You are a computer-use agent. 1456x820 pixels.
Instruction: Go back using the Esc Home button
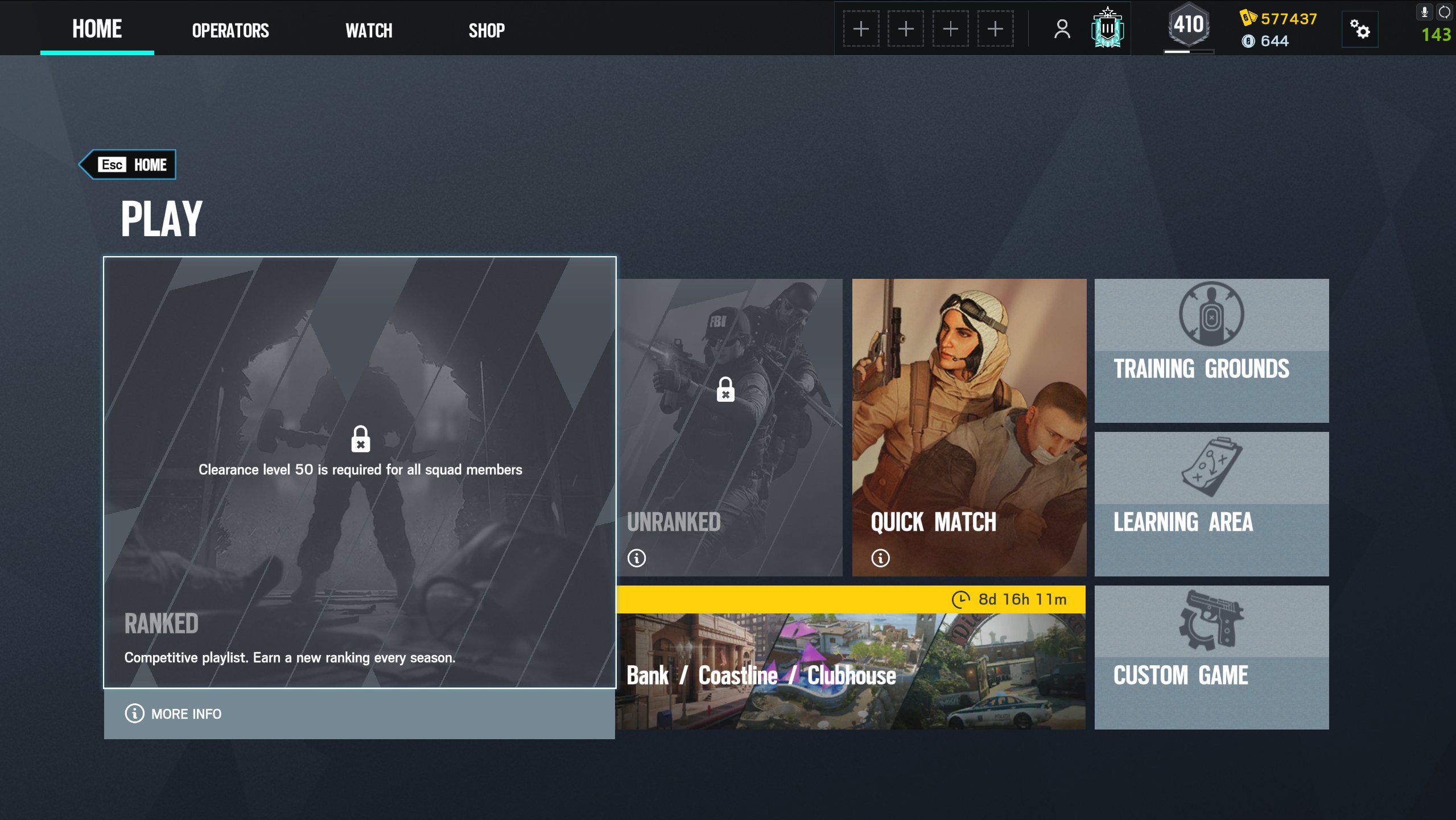click(x=128, y=164)
